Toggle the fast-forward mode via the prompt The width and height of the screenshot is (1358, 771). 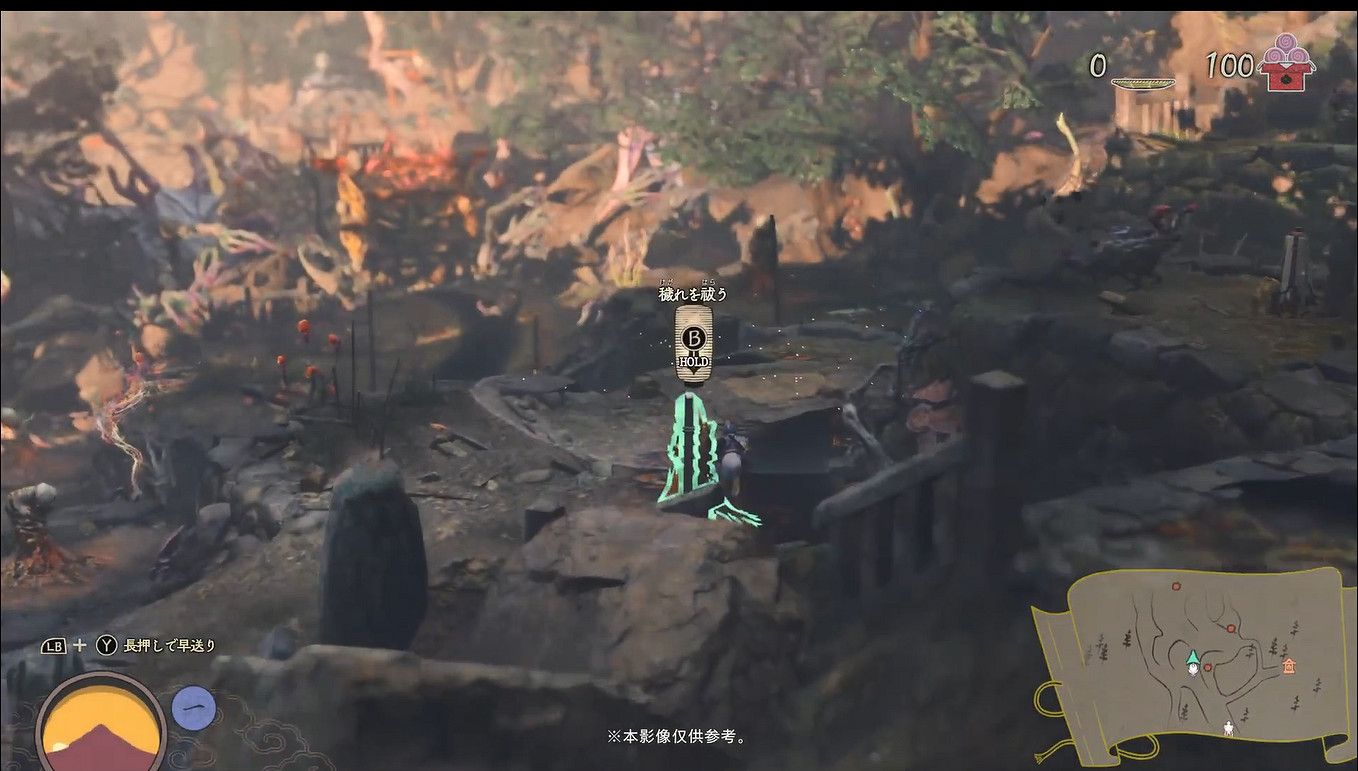pyautogui.click(x=168, y=645)
